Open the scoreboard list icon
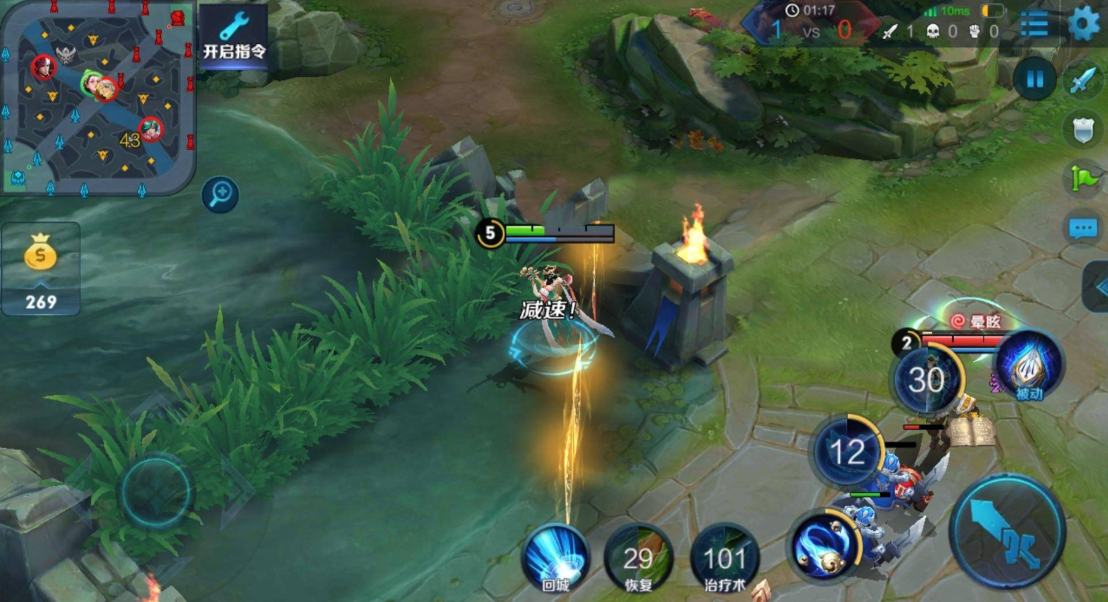The height and width of the screenshot is (602, 1108). tap(1035, 23)
